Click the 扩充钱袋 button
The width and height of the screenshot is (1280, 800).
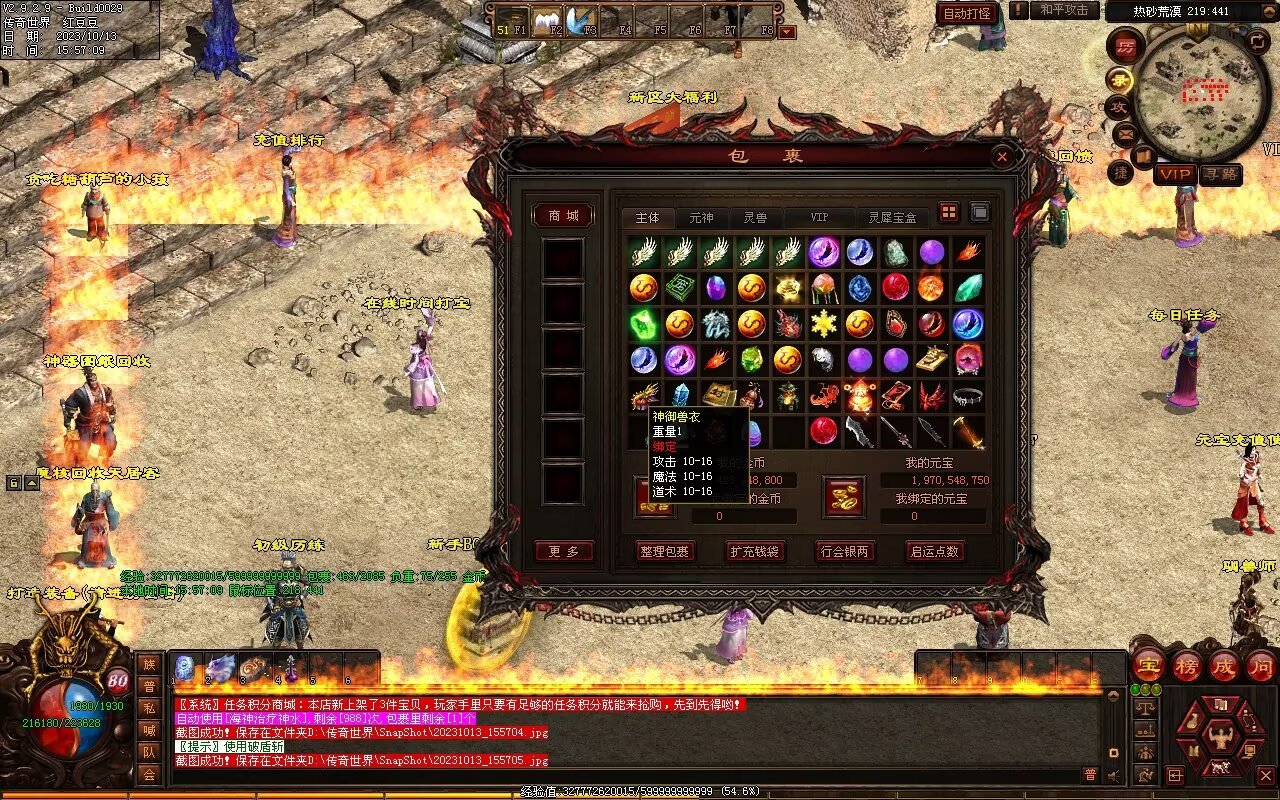pyautogui.click(x=755, y=551)
